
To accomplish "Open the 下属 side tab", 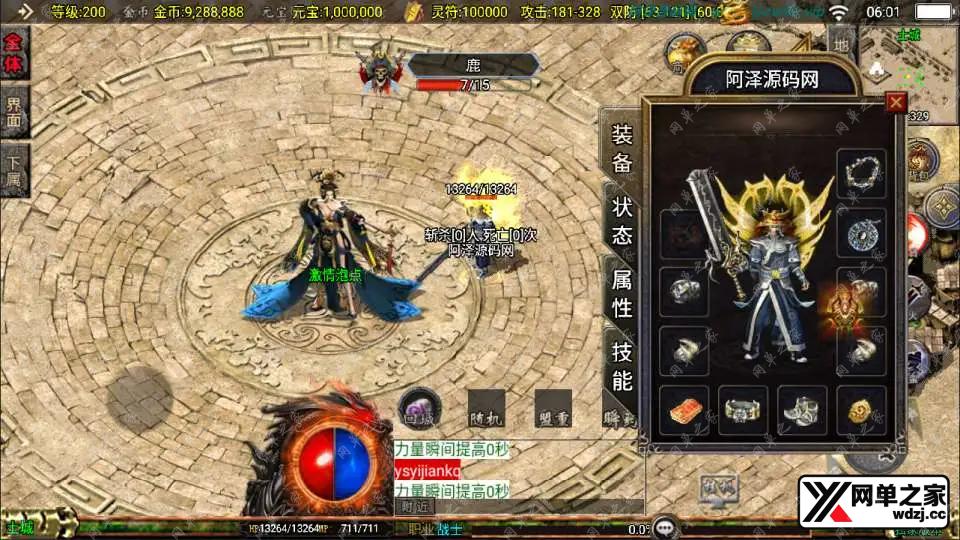I will 15,172.
